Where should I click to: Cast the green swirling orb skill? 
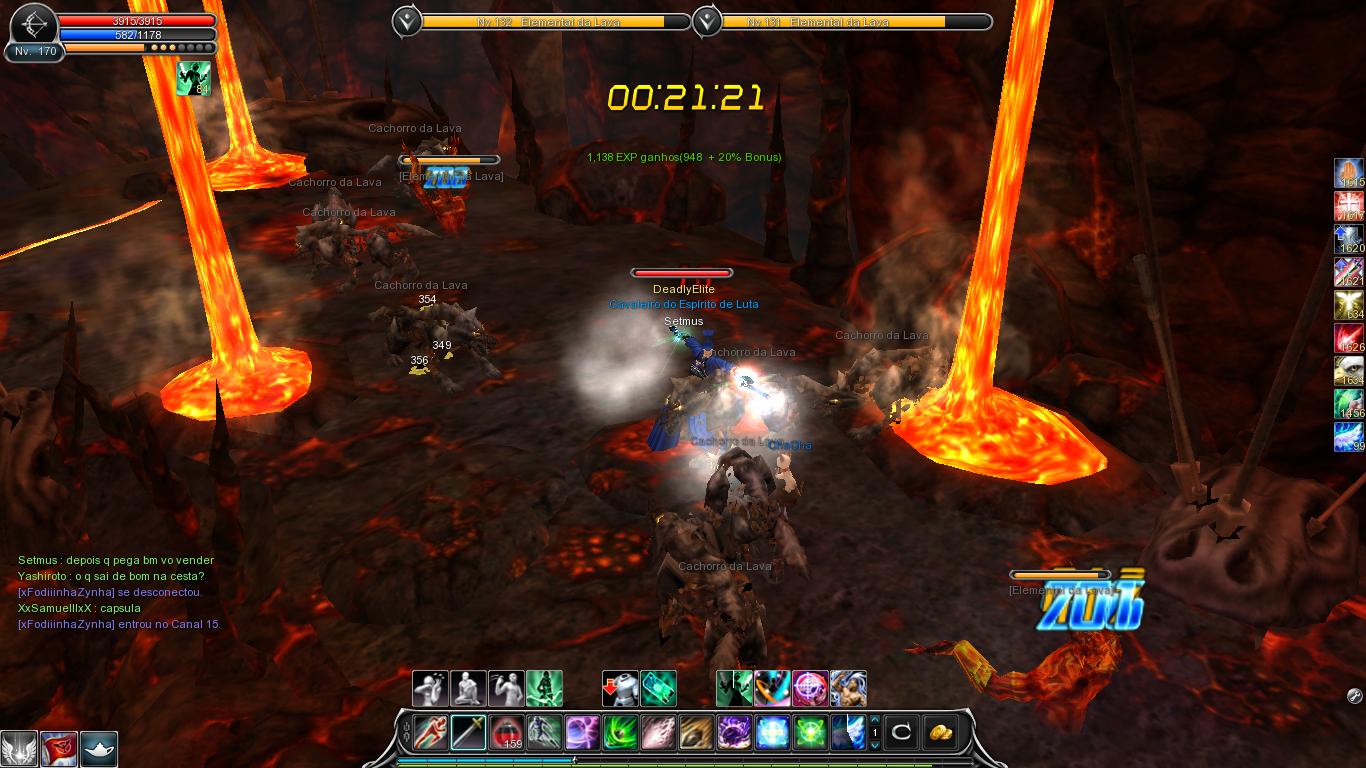click(x=620, y=732)
